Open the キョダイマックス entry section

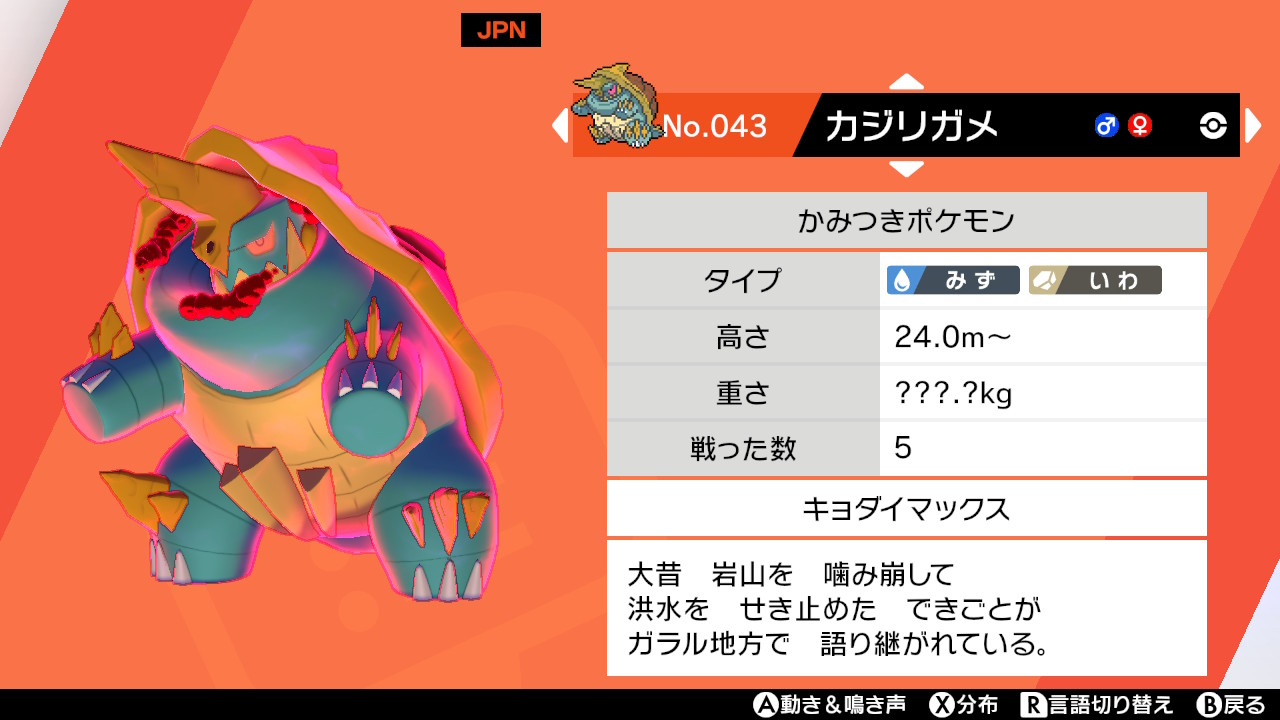pos(905,508)
